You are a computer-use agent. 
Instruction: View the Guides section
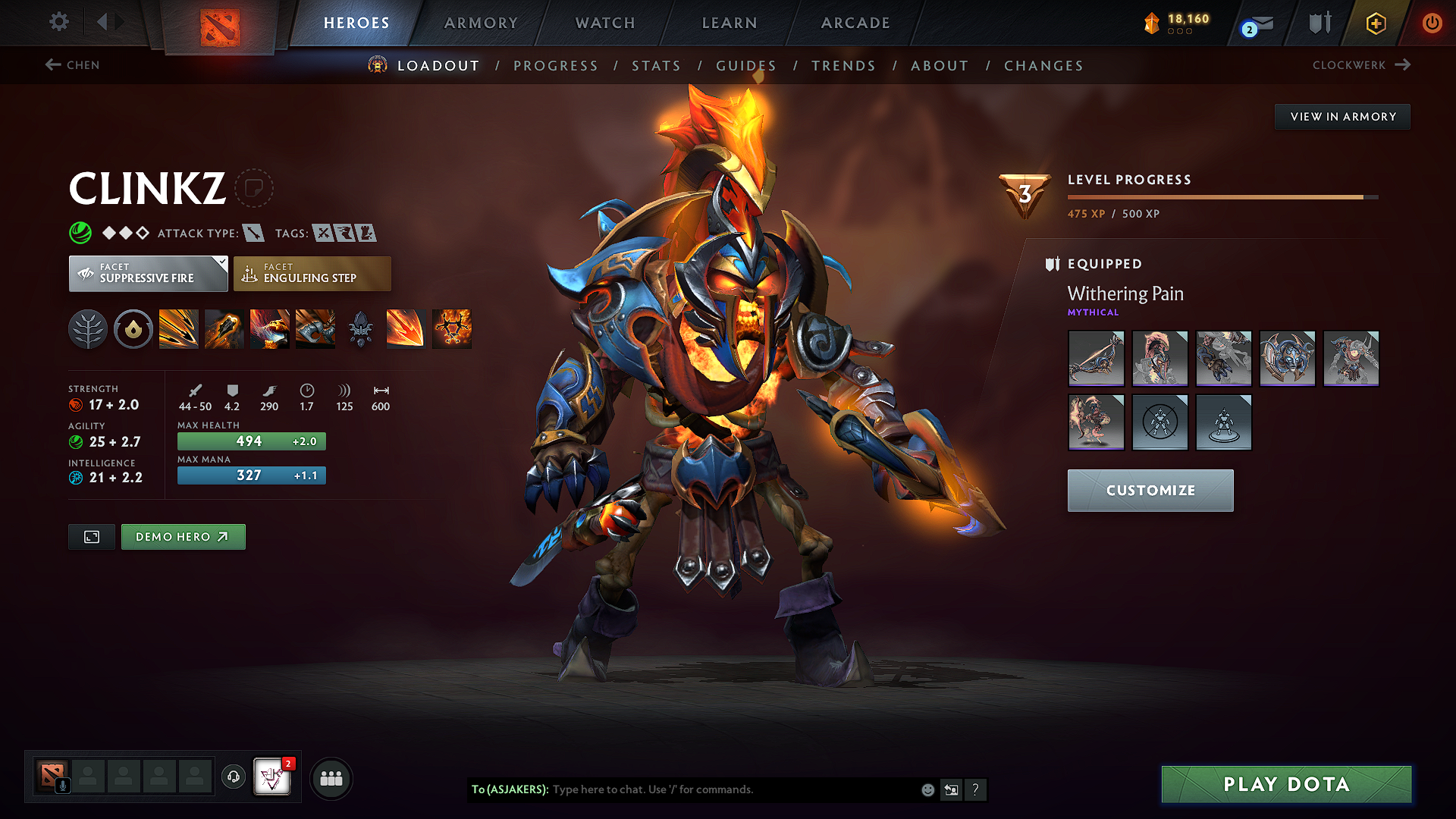pos(746,66)
